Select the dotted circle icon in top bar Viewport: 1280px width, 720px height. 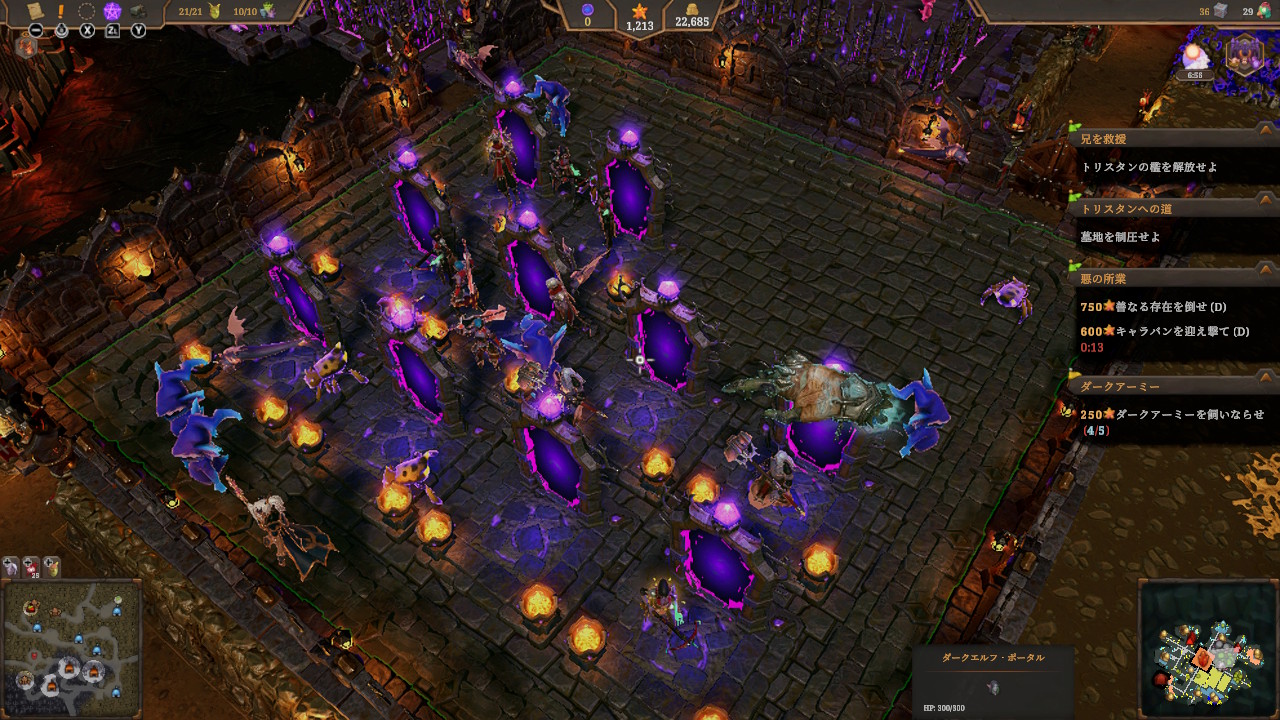click(86, 11)
